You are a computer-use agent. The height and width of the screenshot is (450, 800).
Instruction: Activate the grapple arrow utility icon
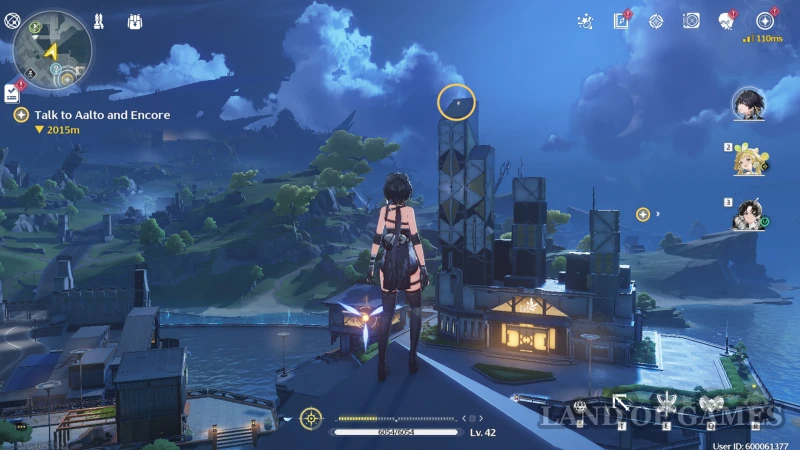coord(622,404)
